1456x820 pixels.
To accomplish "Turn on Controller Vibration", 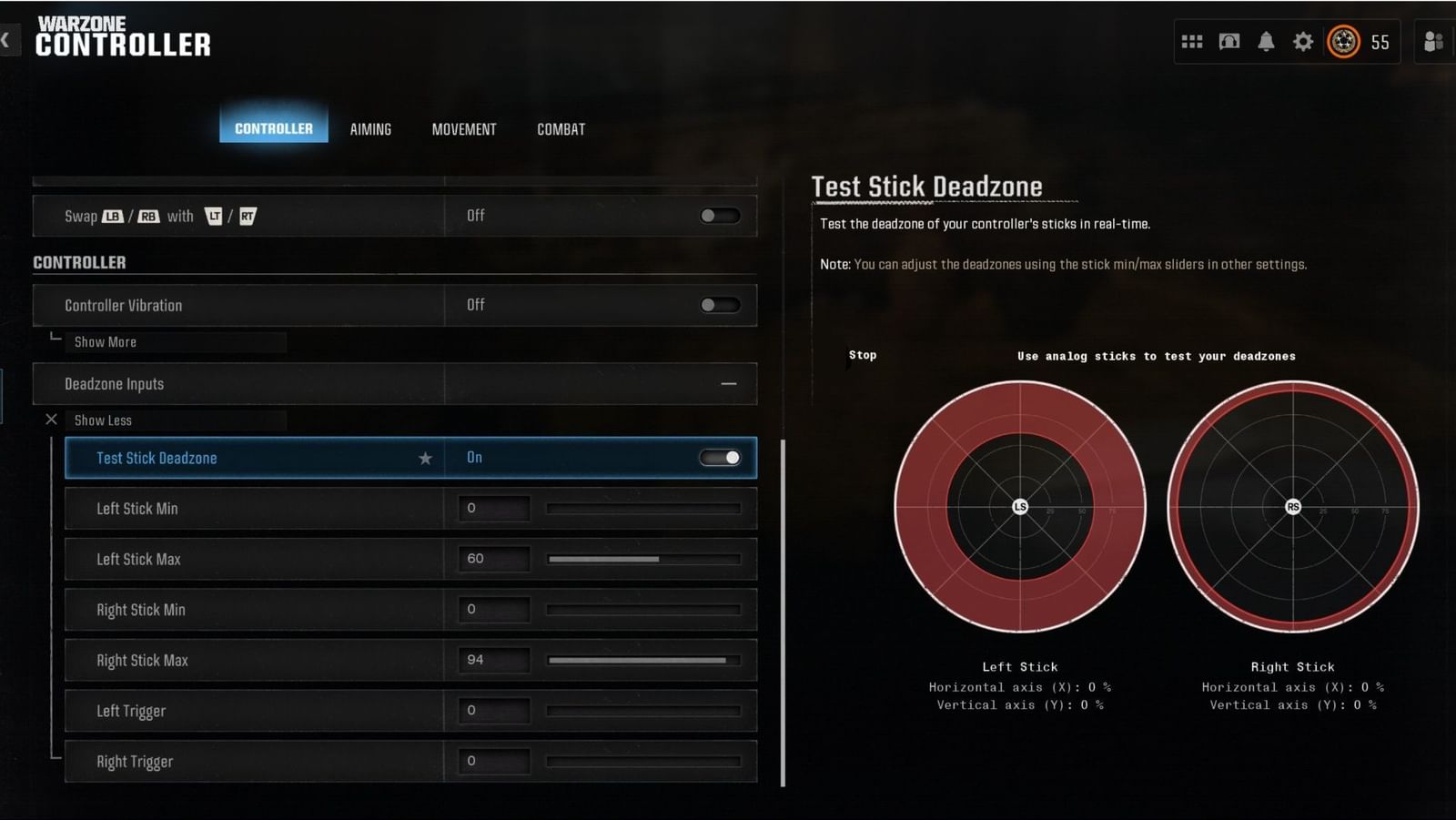I will click(718, 305).
